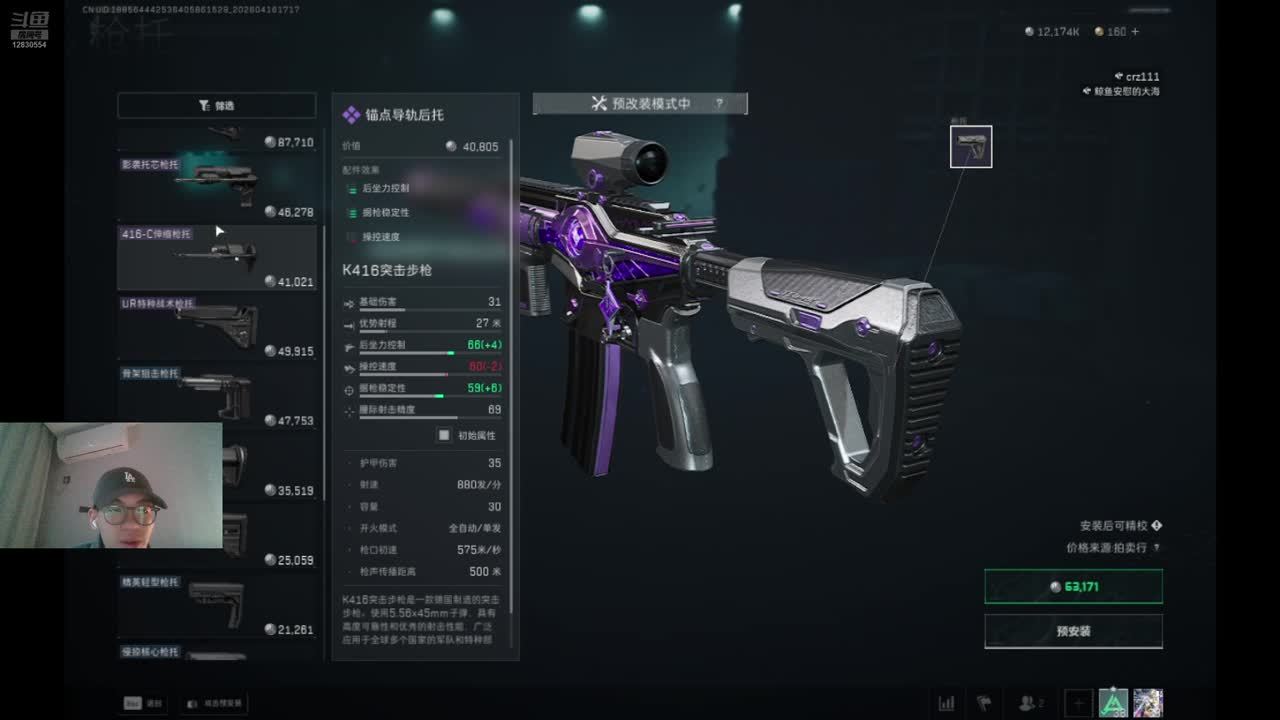Click the plus slot beside the avatars
Image resolution: width=1280 pixels, height=720 pixels.
pyautogui.click(x=1078, y=703)
